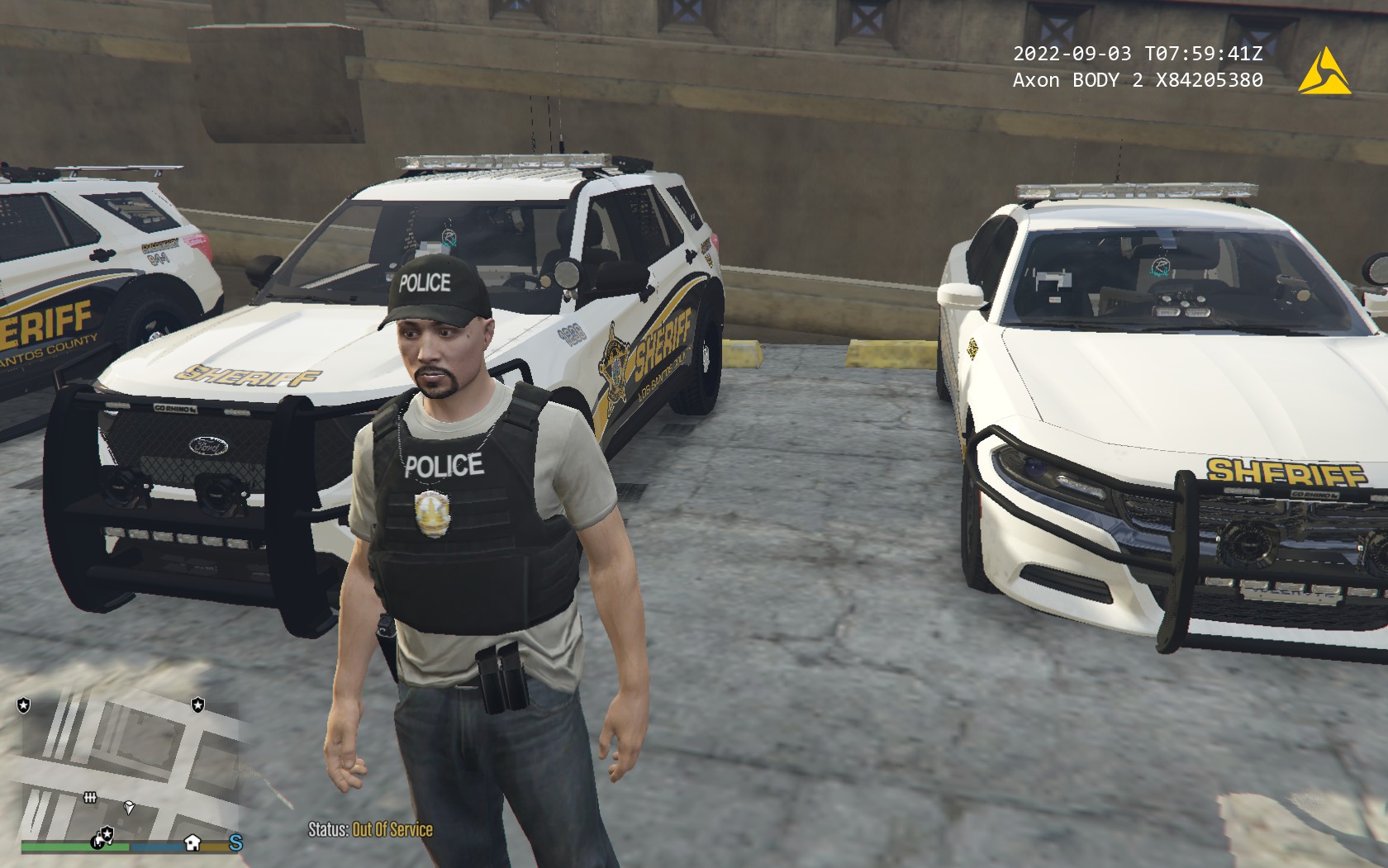Choose the white house blip on the minimap

click(x=193, y=842)
